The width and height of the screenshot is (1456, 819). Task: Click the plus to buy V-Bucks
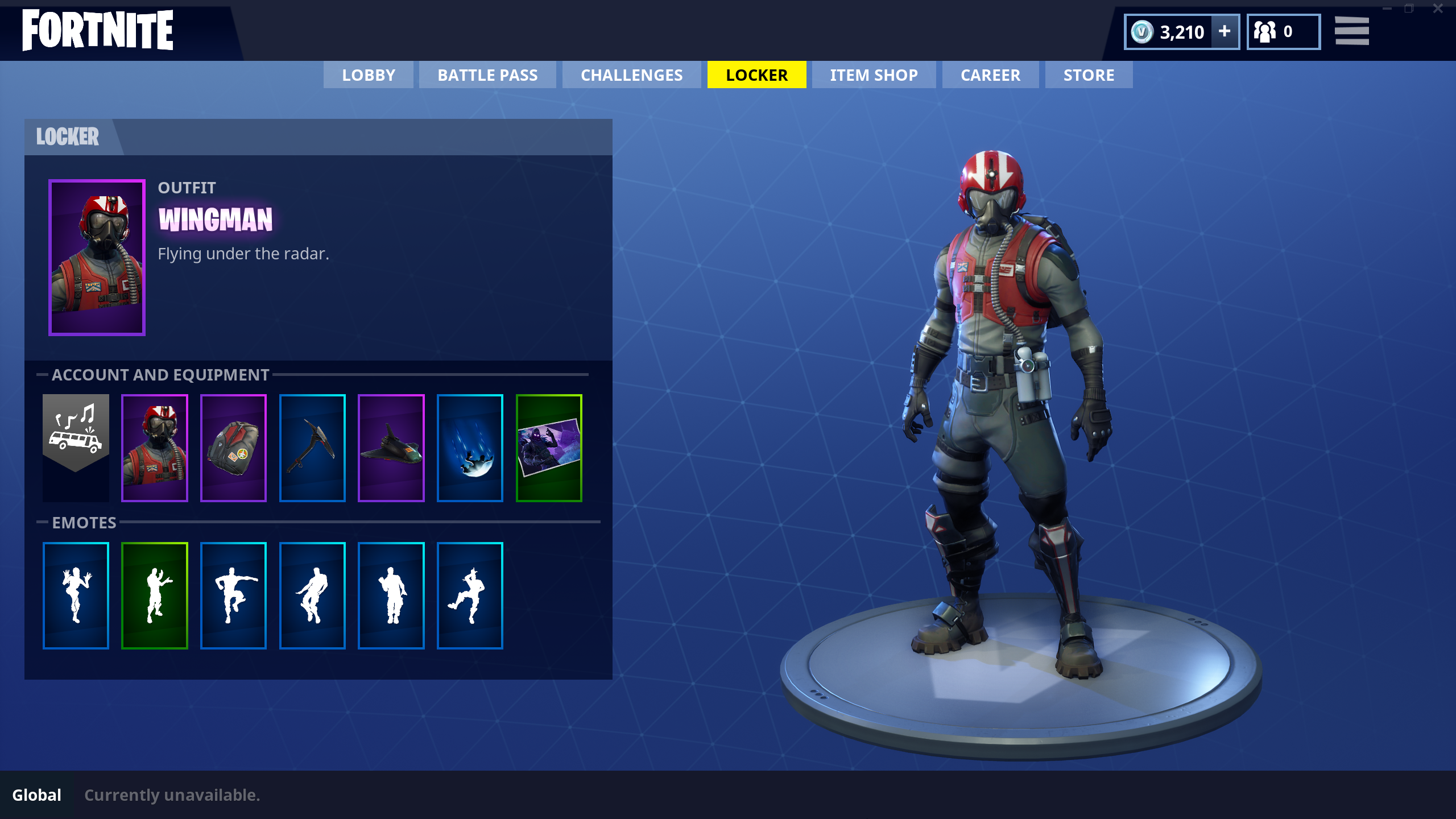1224,31
